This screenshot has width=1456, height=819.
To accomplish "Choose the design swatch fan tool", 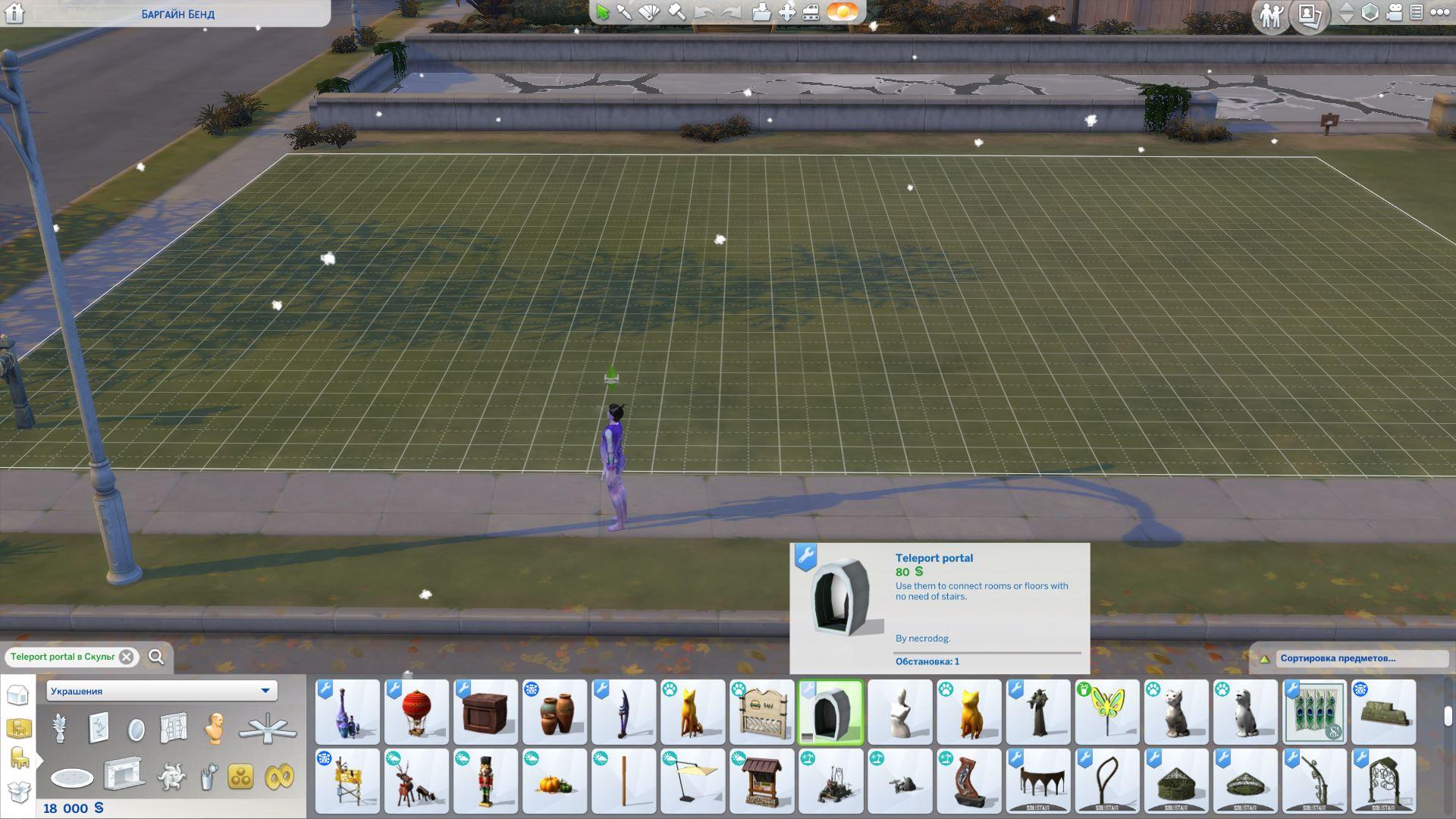I will [650, 12].
